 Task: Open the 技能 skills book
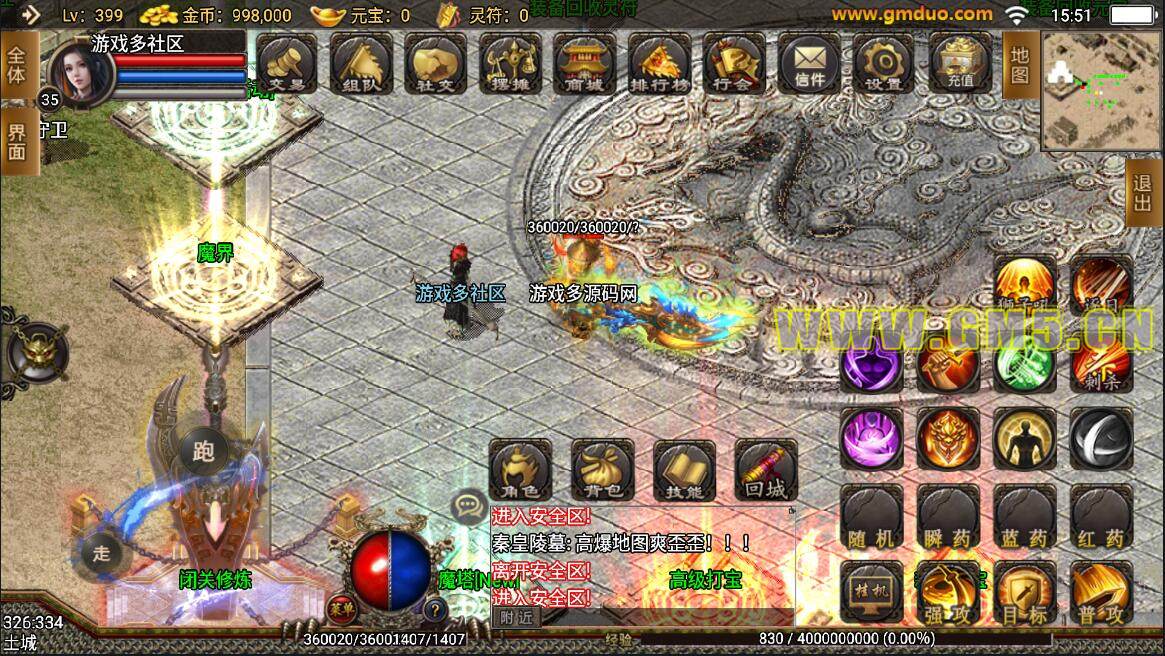point(684,470)
